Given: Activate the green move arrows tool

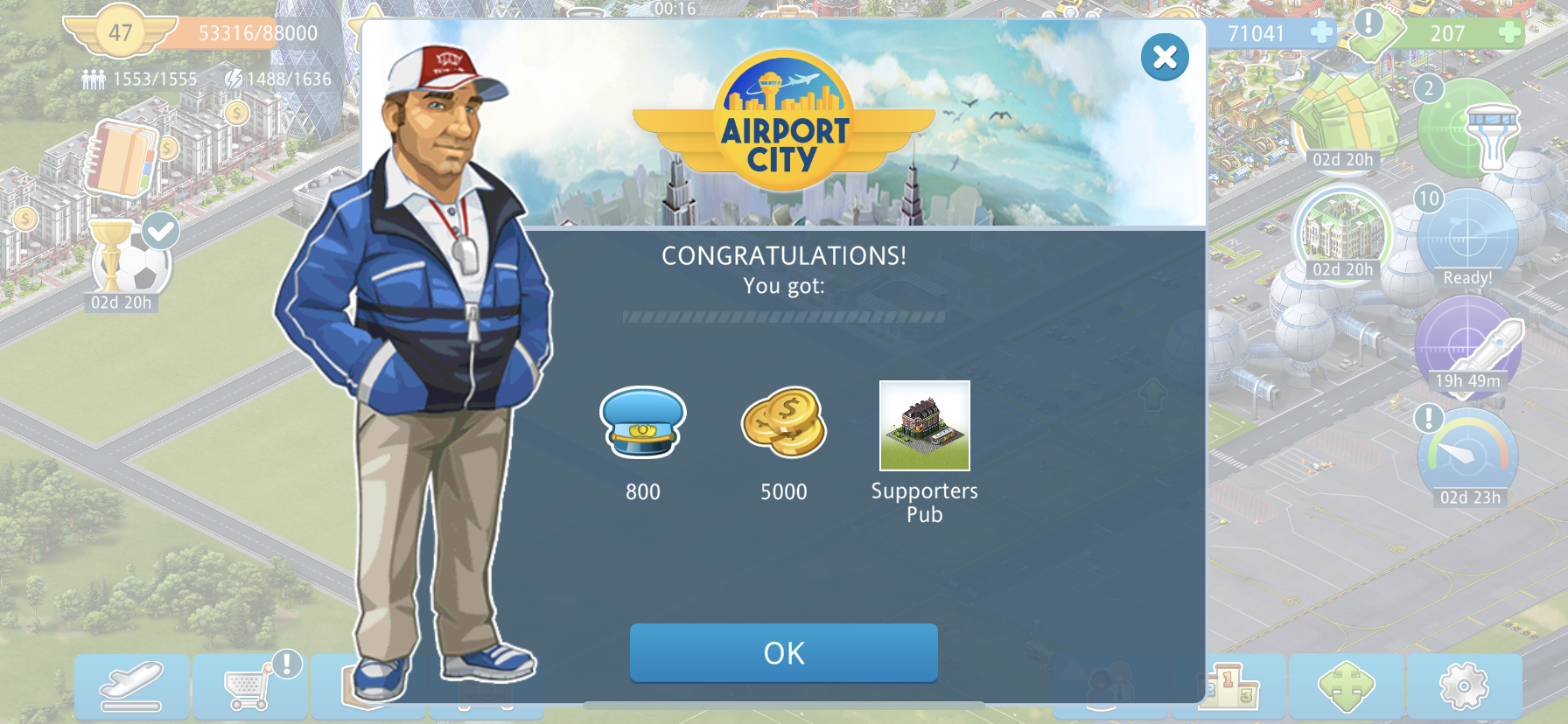Looking at the screenshot, I should point(1346,686).
